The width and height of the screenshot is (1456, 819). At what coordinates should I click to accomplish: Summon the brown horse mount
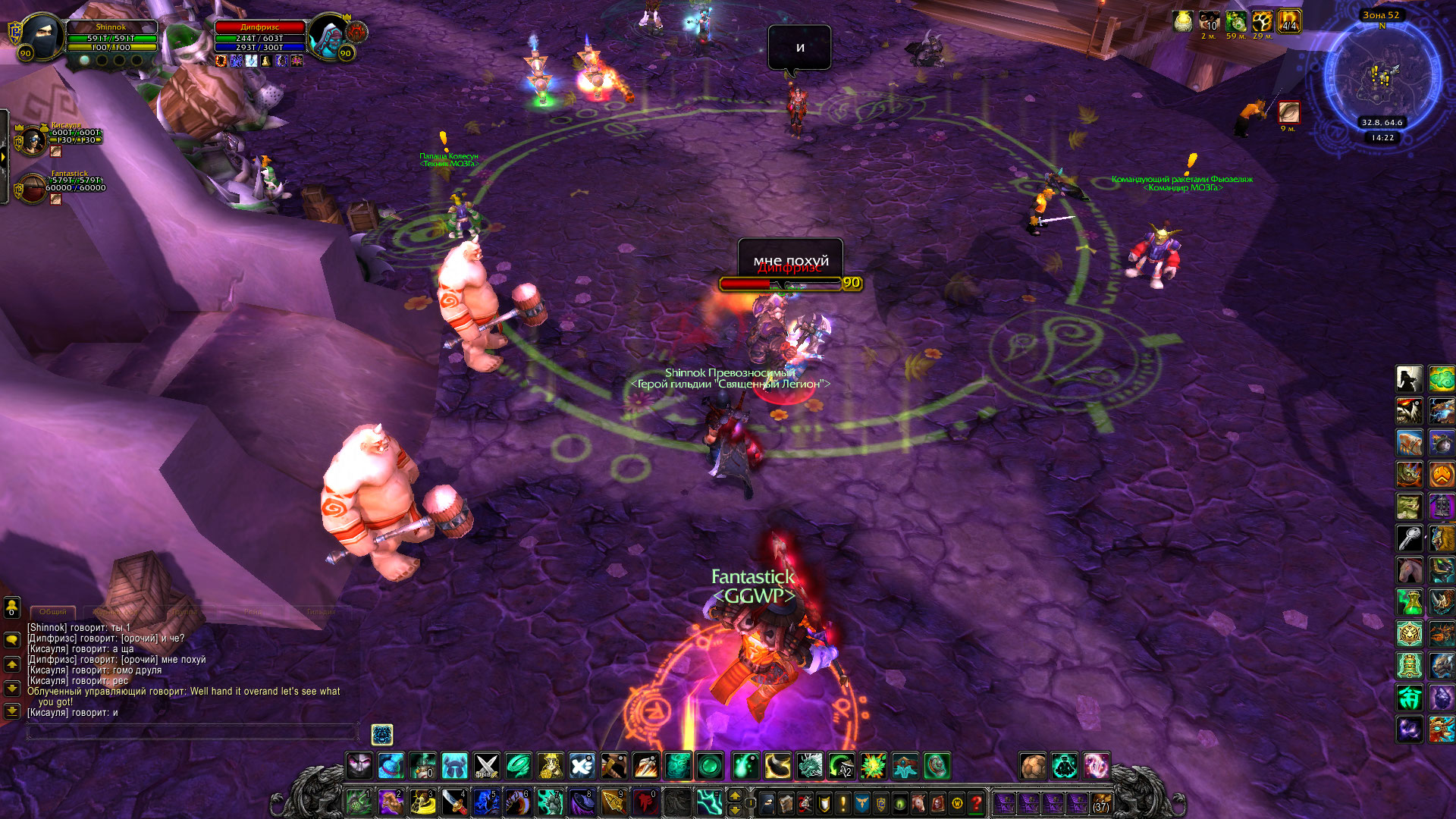point(1410,570)
